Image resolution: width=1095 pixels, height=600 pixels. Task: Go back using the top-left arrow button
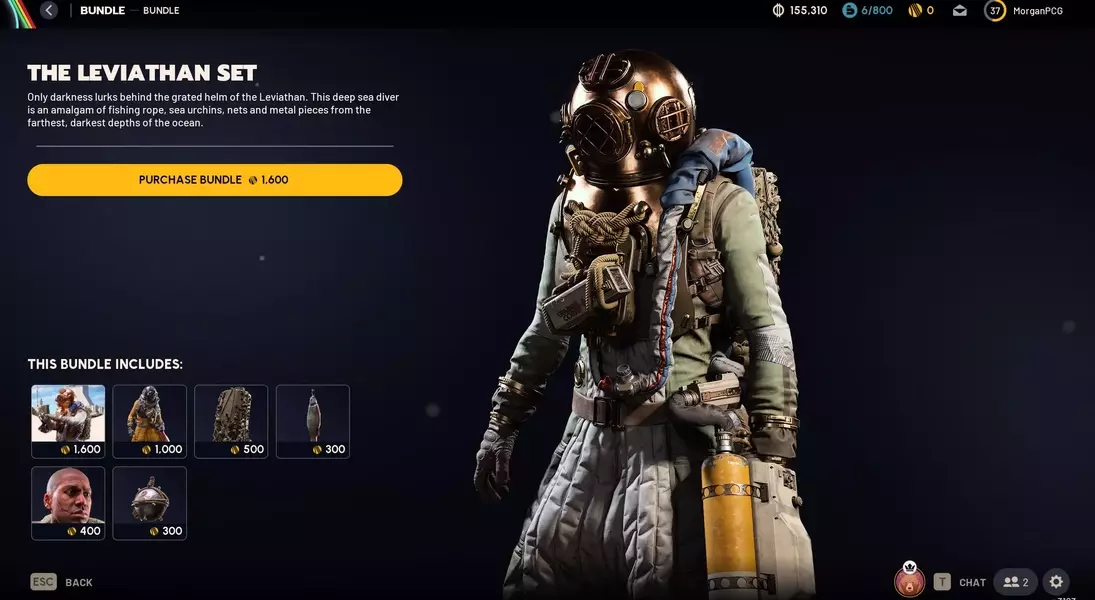tap(49, 11)
